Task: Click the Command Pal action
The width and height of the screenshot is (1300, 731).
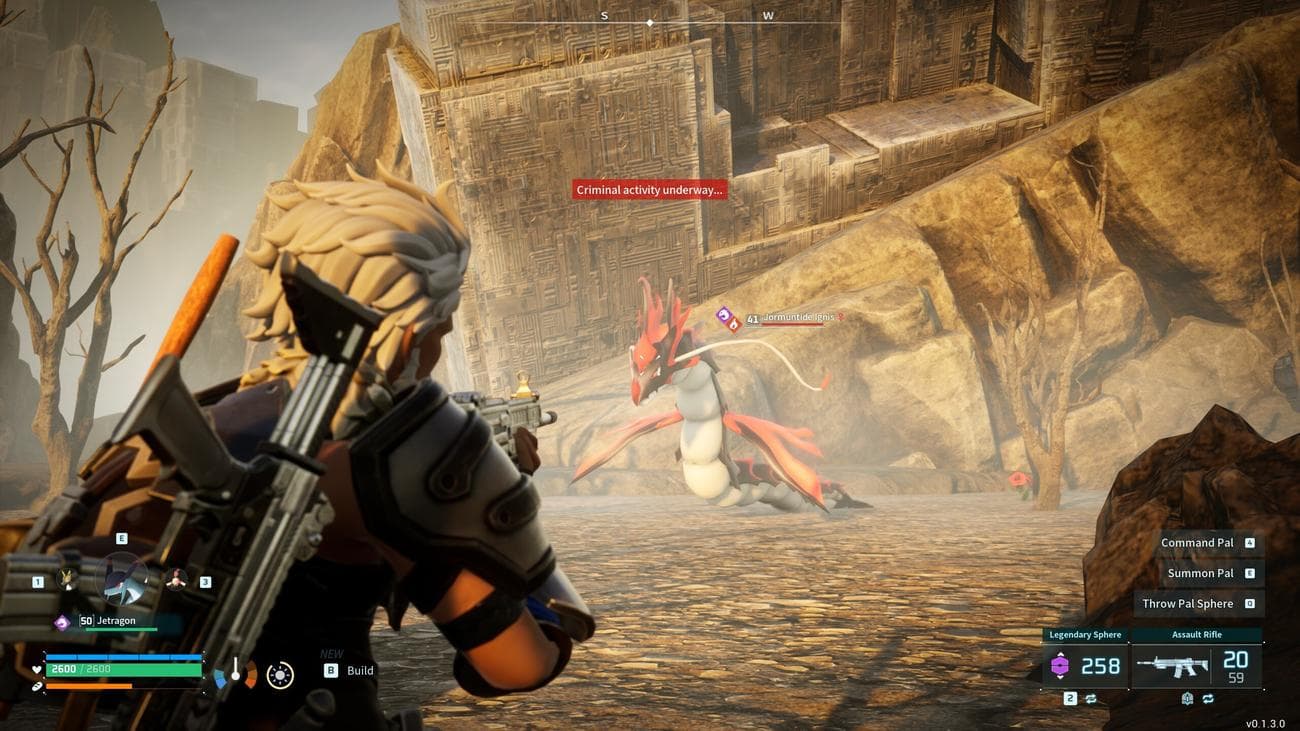Action: tap(1197, 543)
